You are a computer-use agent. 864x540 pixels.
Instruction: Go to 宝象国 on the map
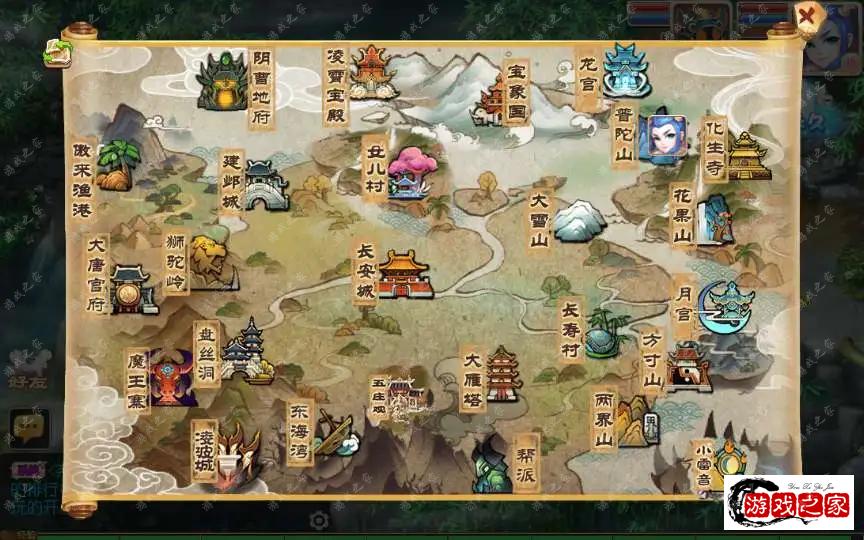[x=493, y=98]
